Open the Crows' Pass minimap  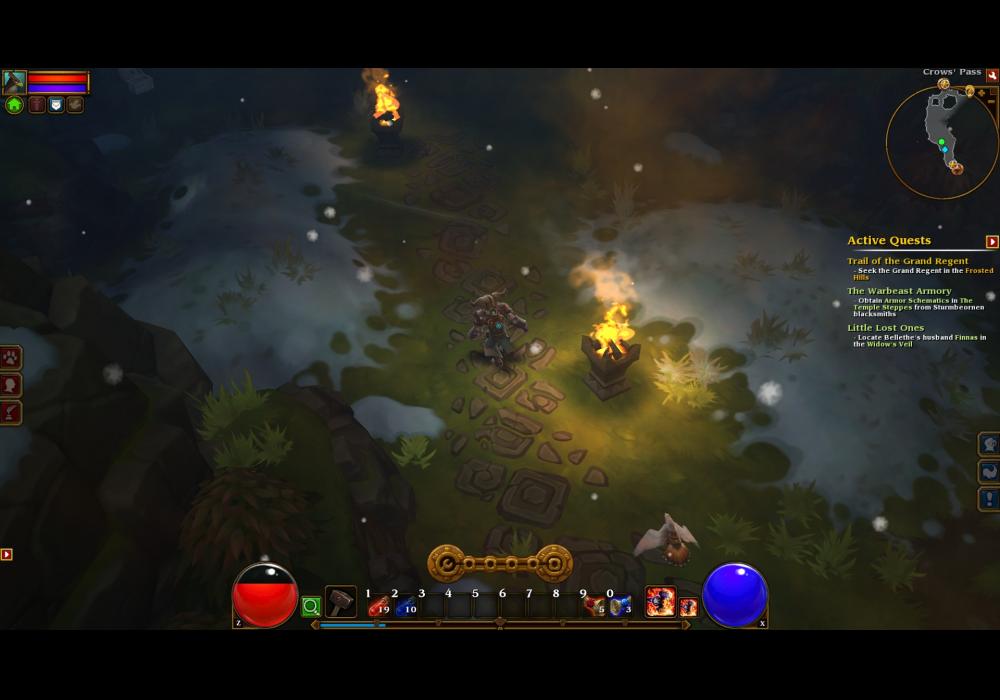940,142
